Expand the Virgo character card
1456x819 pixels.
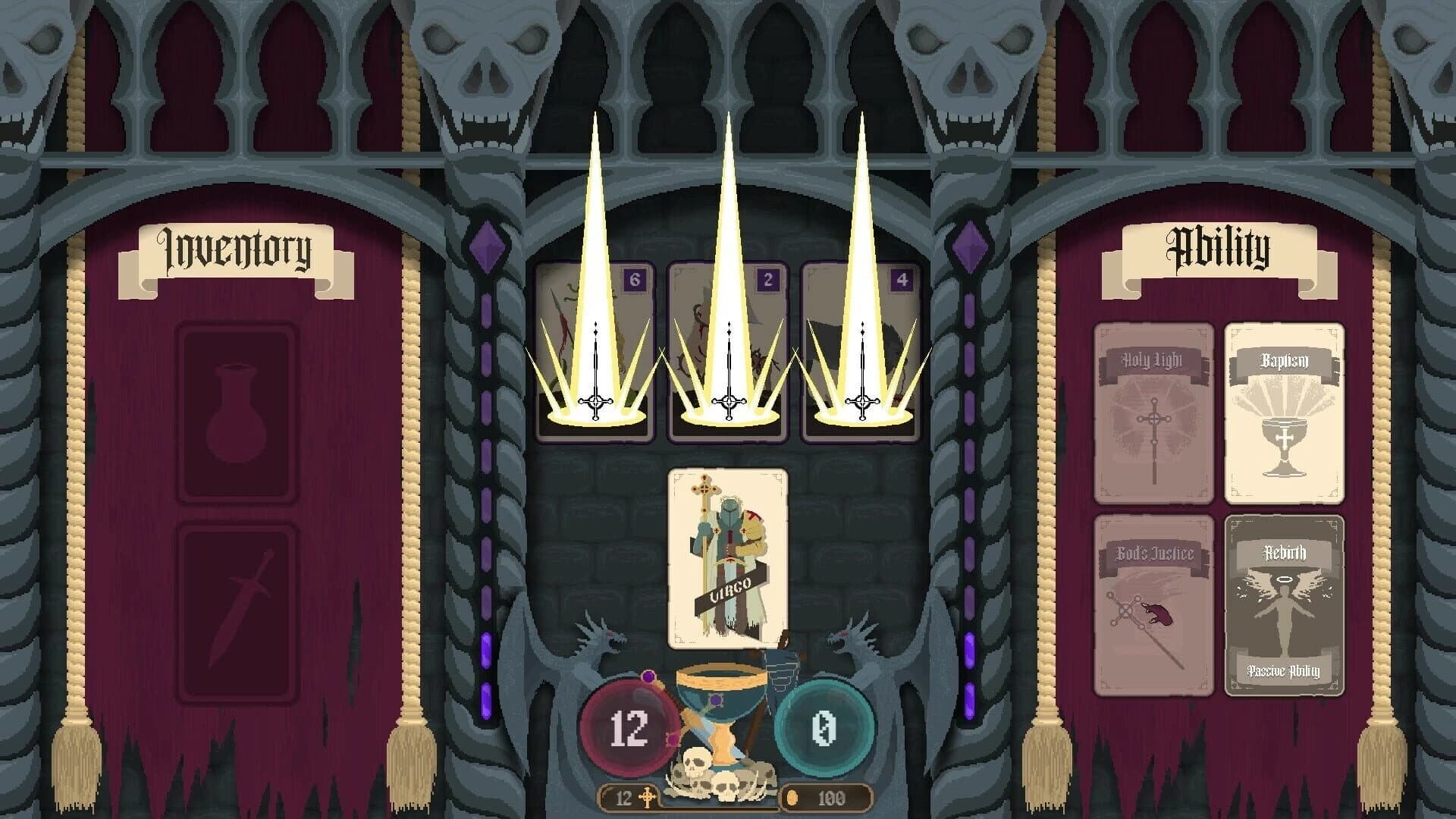coord(728,557)
